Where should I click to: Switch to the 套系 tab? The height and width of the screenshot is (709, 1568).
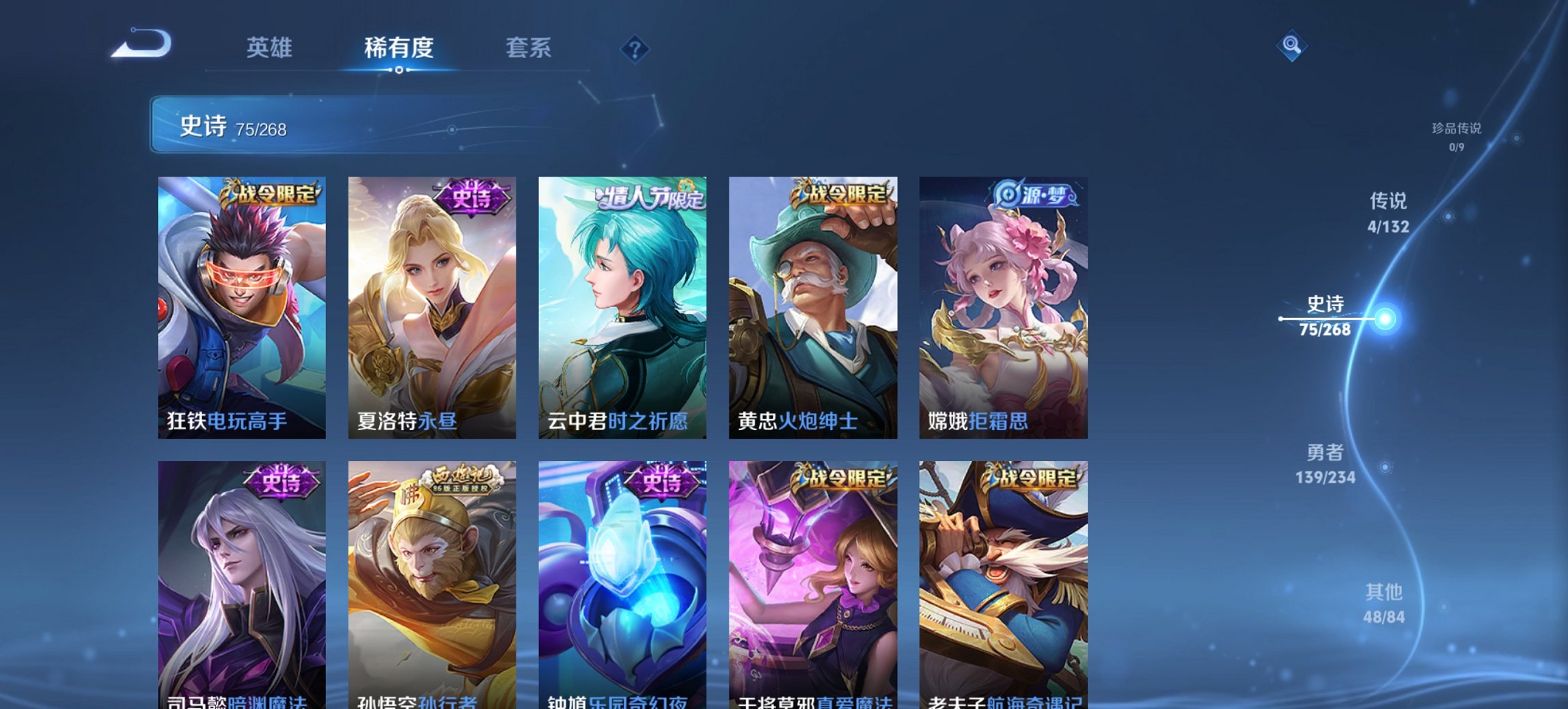(528, 48)
